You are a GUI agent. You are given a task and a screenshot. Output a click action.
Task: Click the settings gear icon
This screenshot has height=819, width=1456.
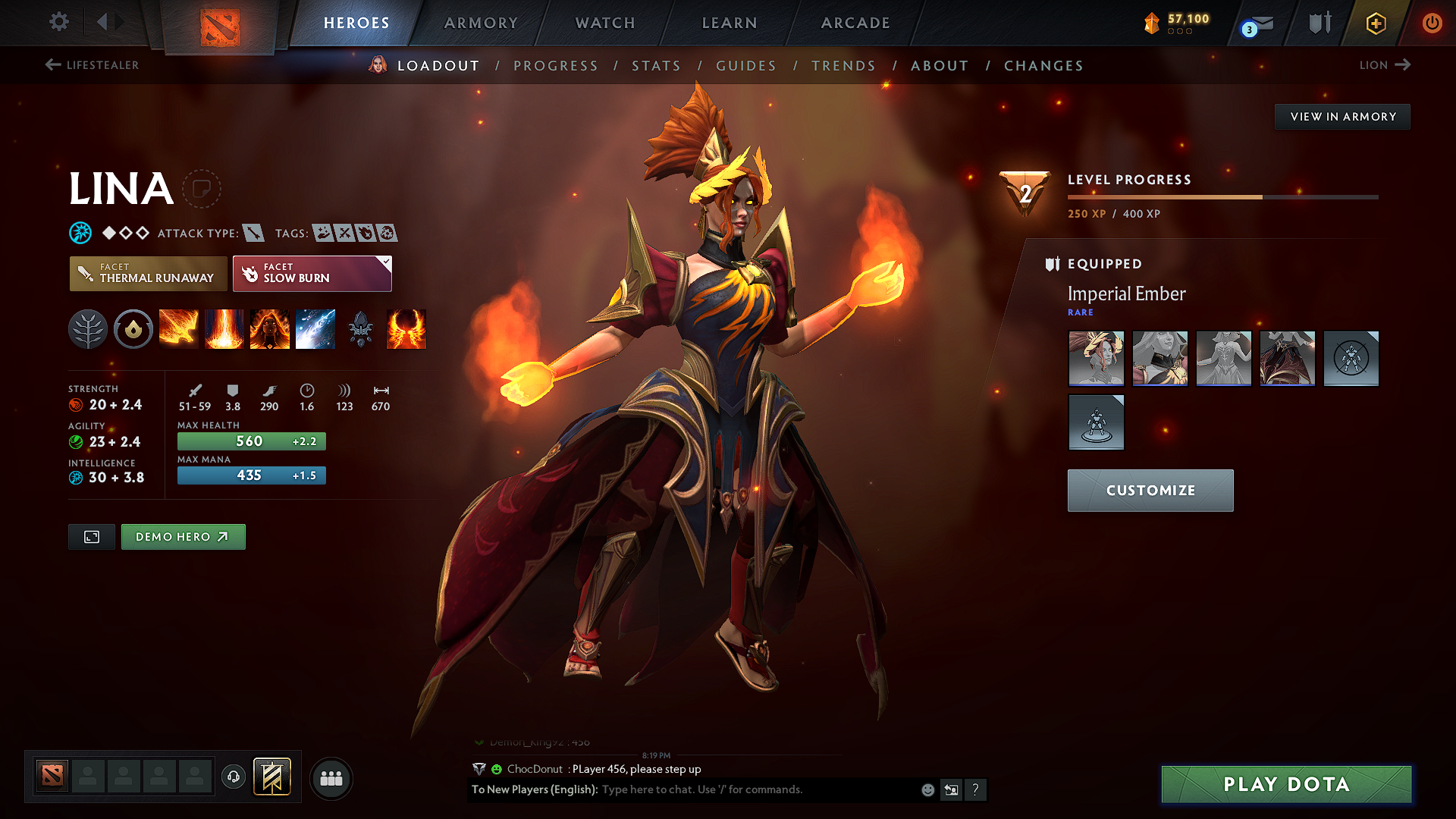pos(58,22)
